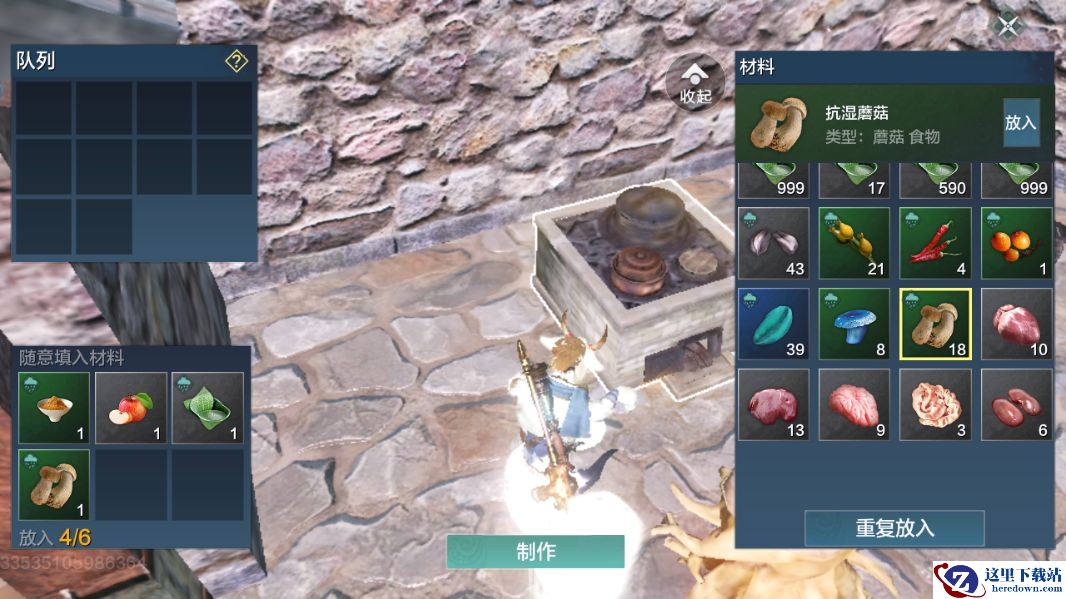Click the 放入 button for 抗湿蘑菇

tap(1020, 122)
